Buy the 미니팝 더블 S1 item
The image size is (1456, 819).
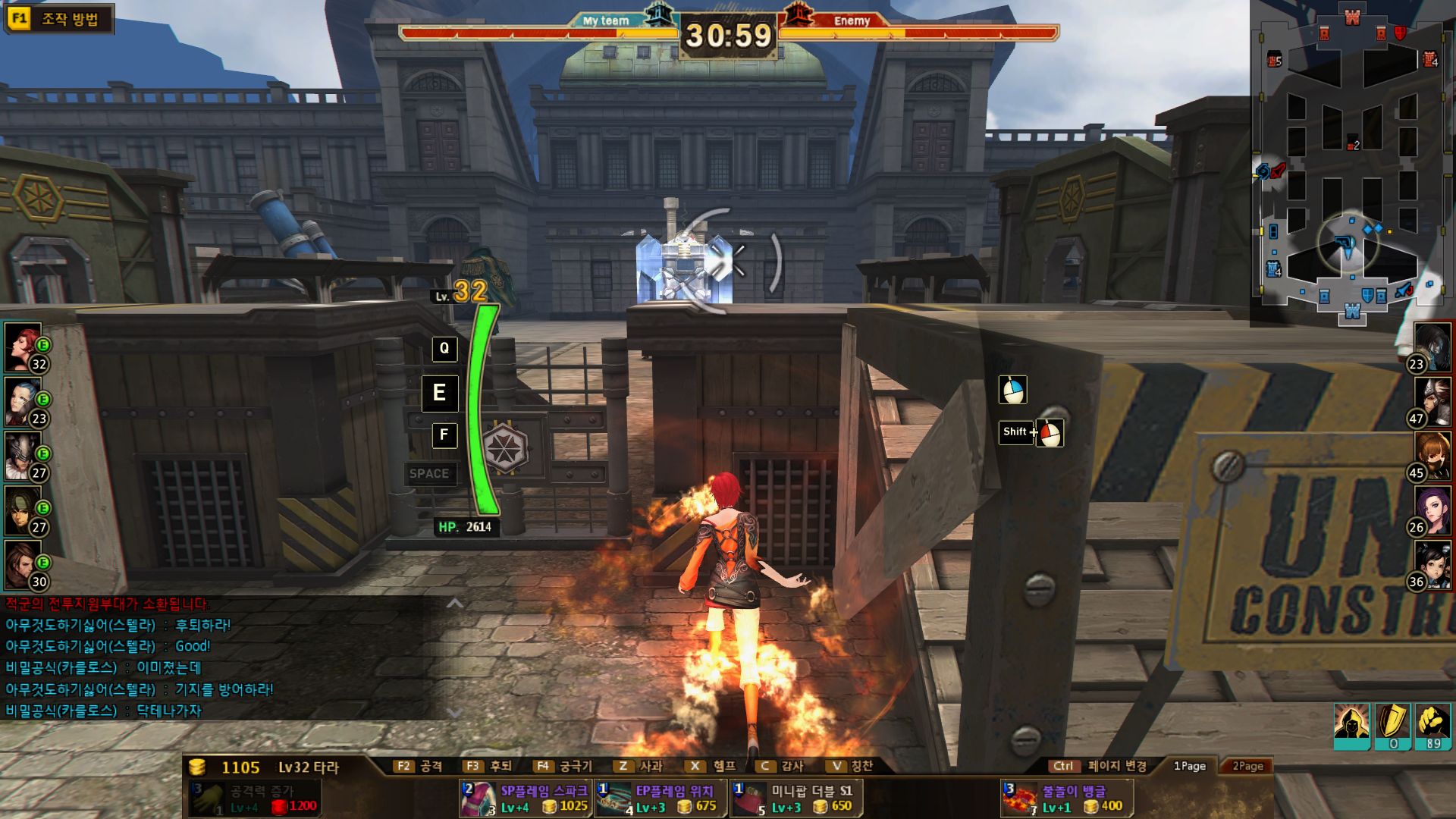coord(796,799)
